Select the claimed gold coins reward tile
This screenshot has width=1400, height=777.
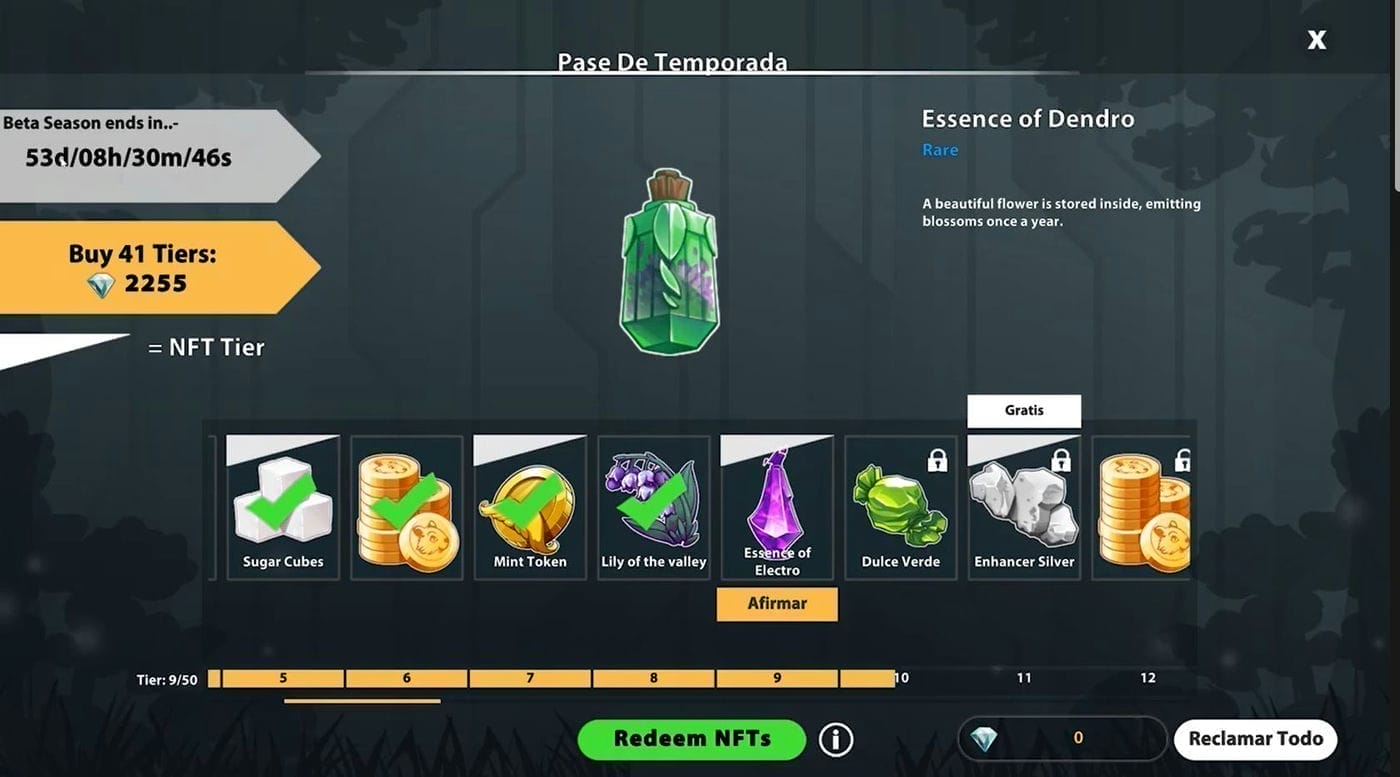pos(407,507)
